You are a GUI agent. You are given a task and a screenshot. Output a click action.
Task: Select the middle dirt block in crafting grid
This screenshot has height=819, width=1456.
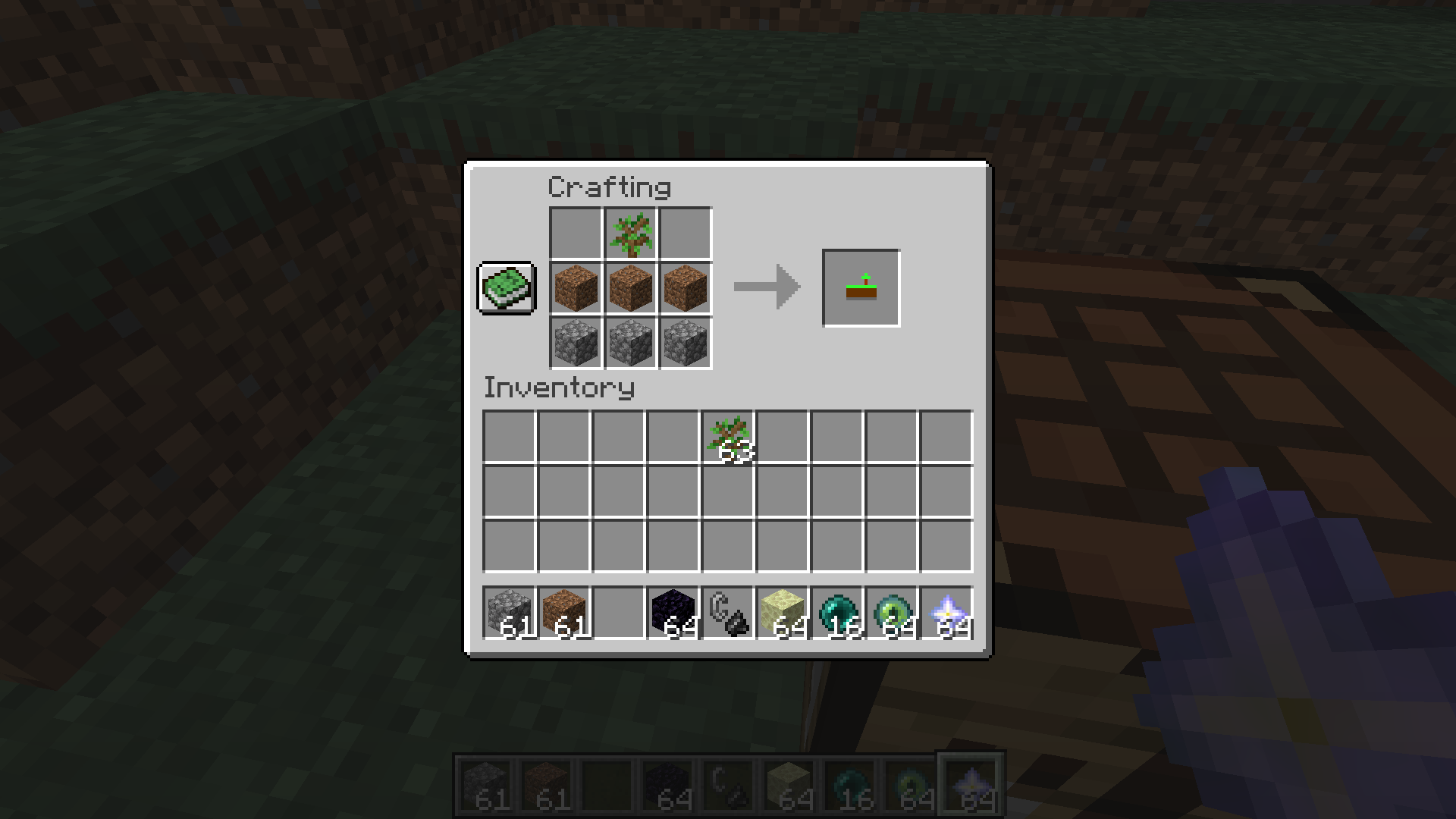629,287
